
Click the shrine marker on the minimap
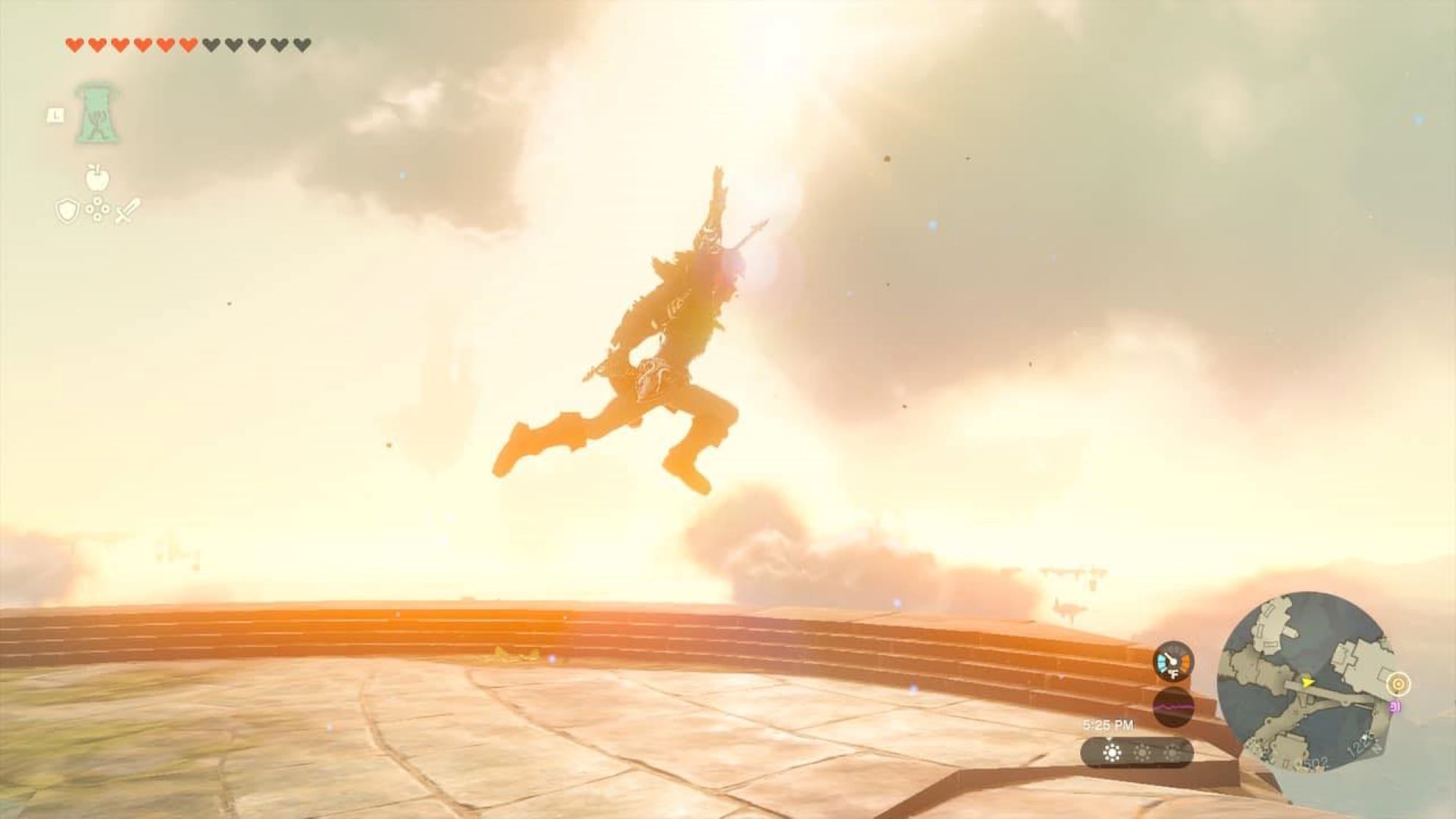click(x=1399, y=683)
